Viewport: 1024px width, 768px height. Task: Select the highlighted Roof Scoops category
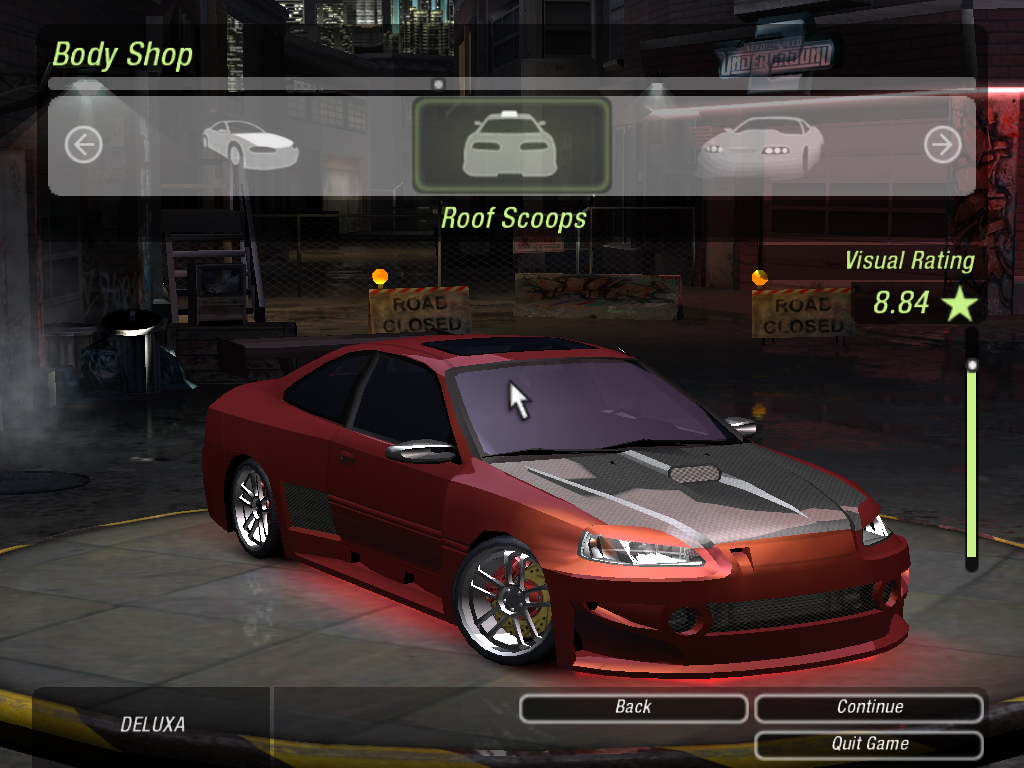click(x=511, y=146)
